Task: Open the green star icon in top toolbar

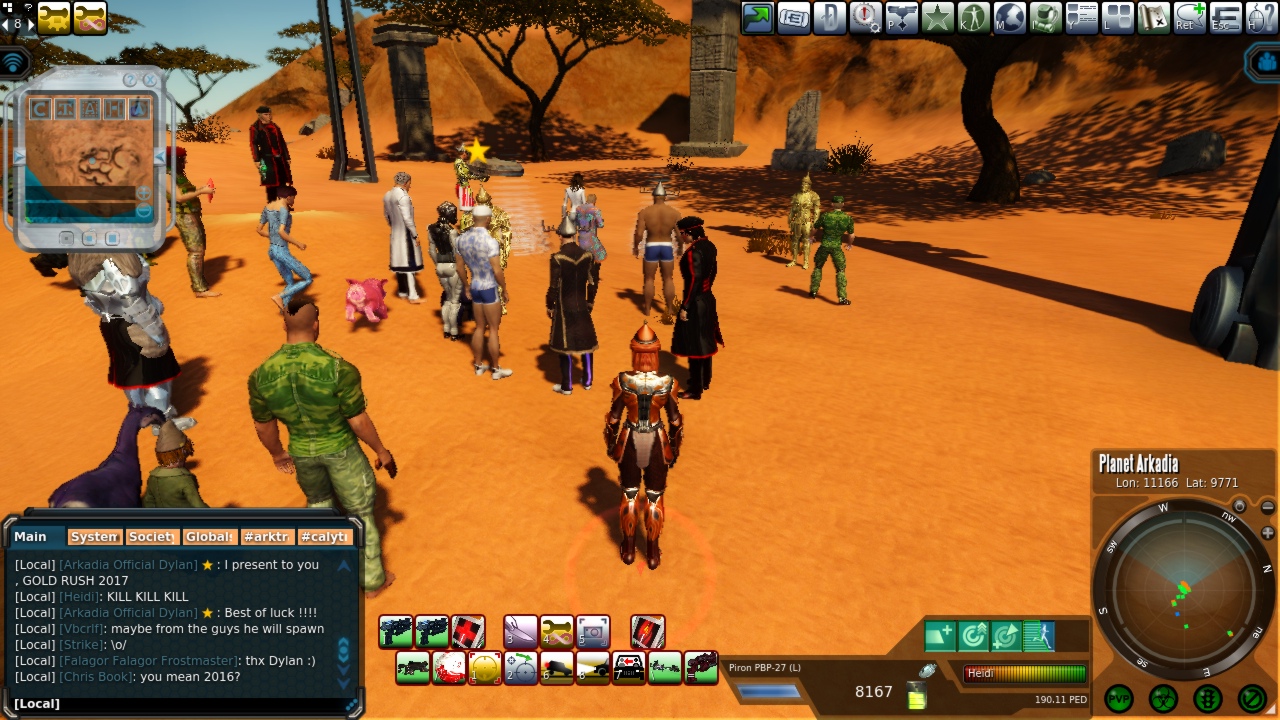Action: 937,17
